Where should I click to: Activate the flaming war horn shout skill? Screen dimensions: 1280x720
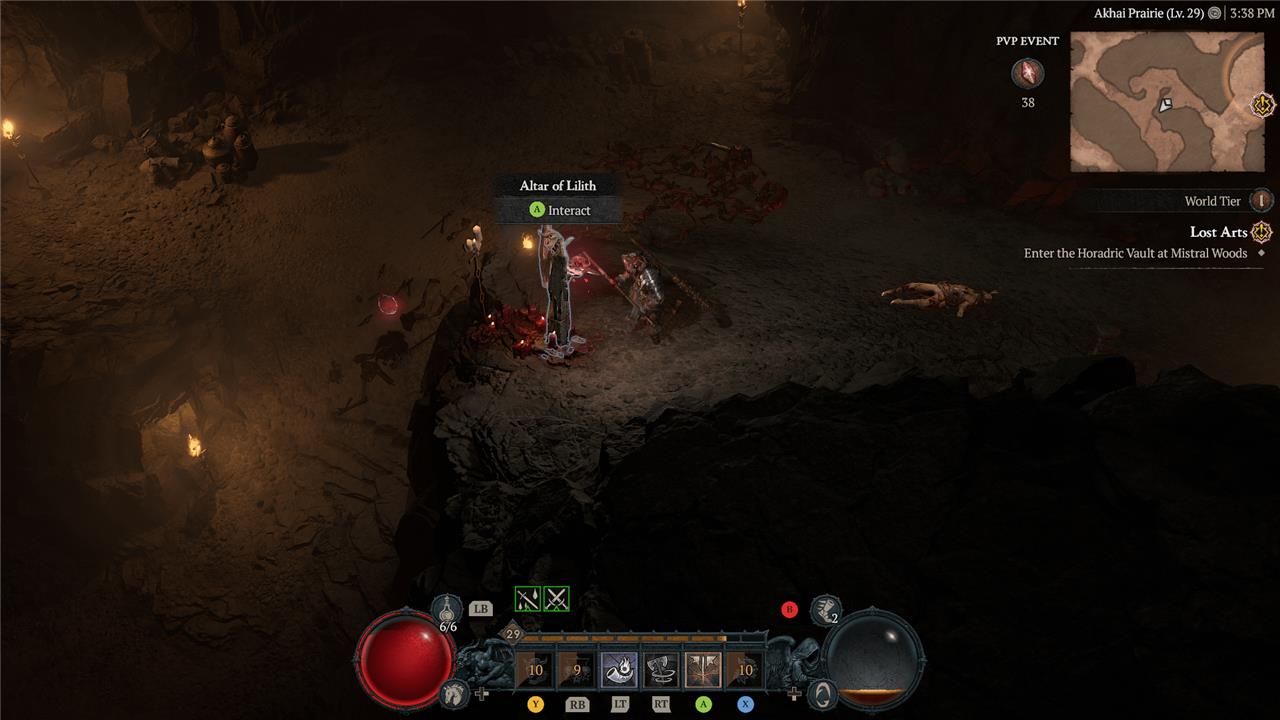click(x=619, y=670)
